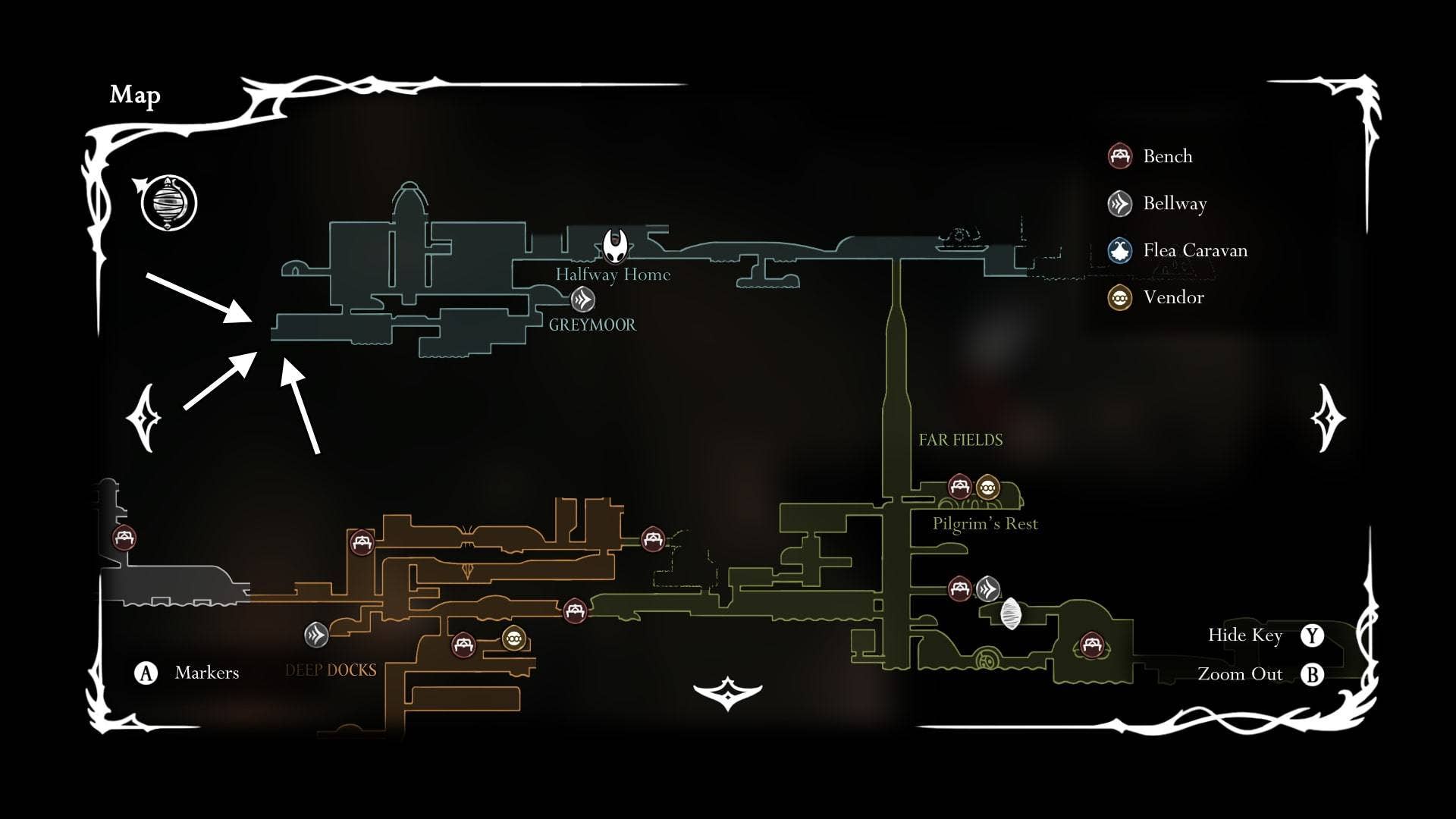
Task: Click the Zoom Out label
Action: pos(1240,674)
